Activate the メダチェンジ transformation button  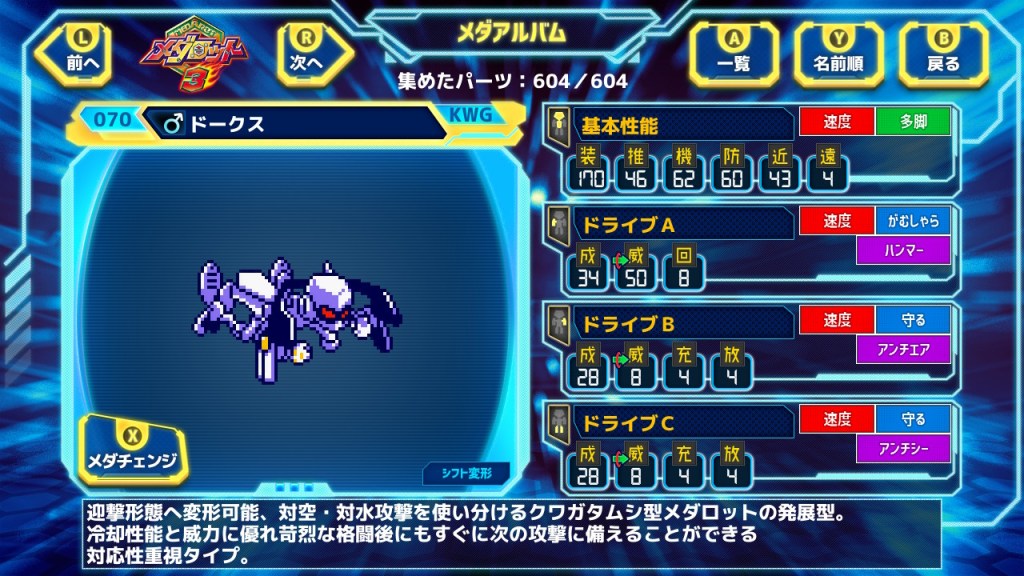pyautogui.click(x=134, y=450)
